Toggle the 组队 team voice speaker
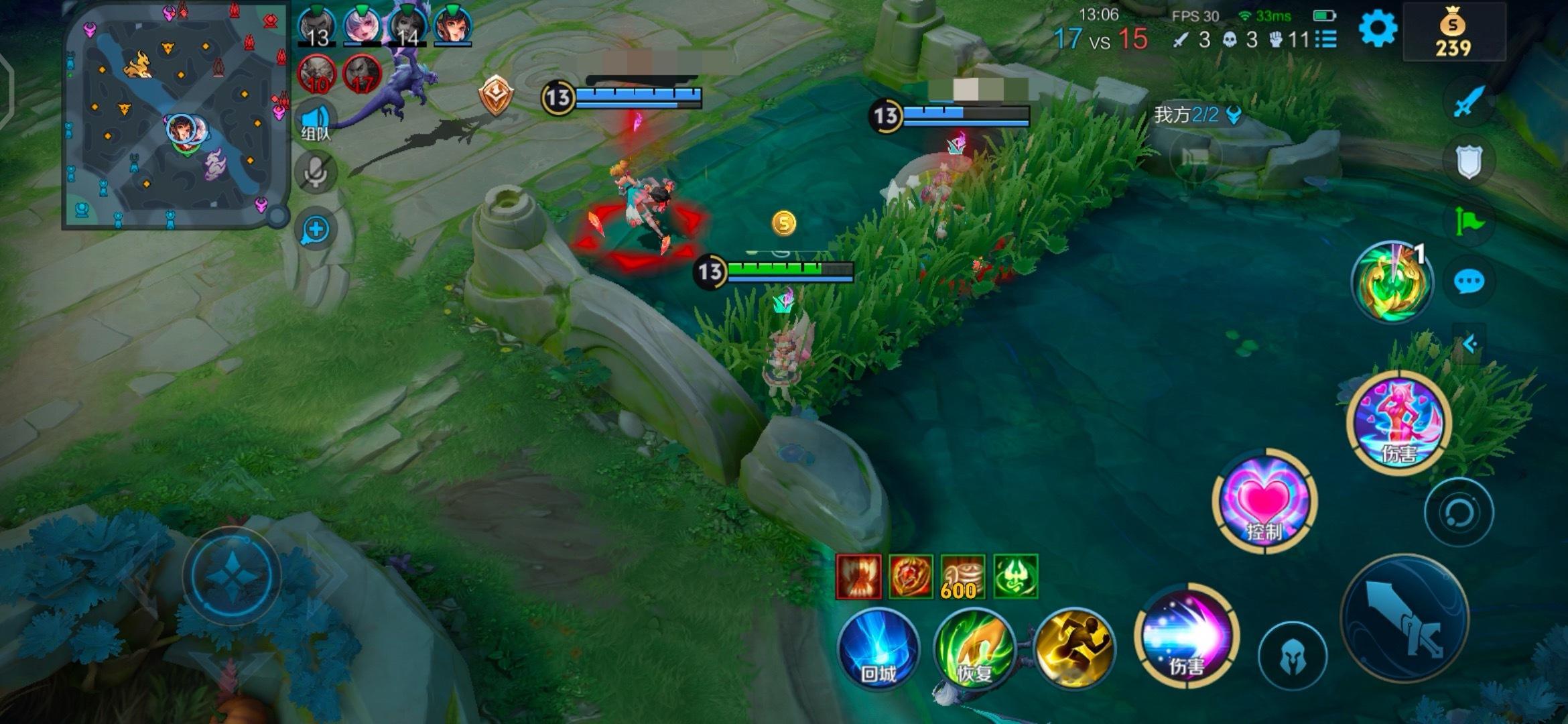The height and width of the screenshot is (724, 1568). click(316, 122)
